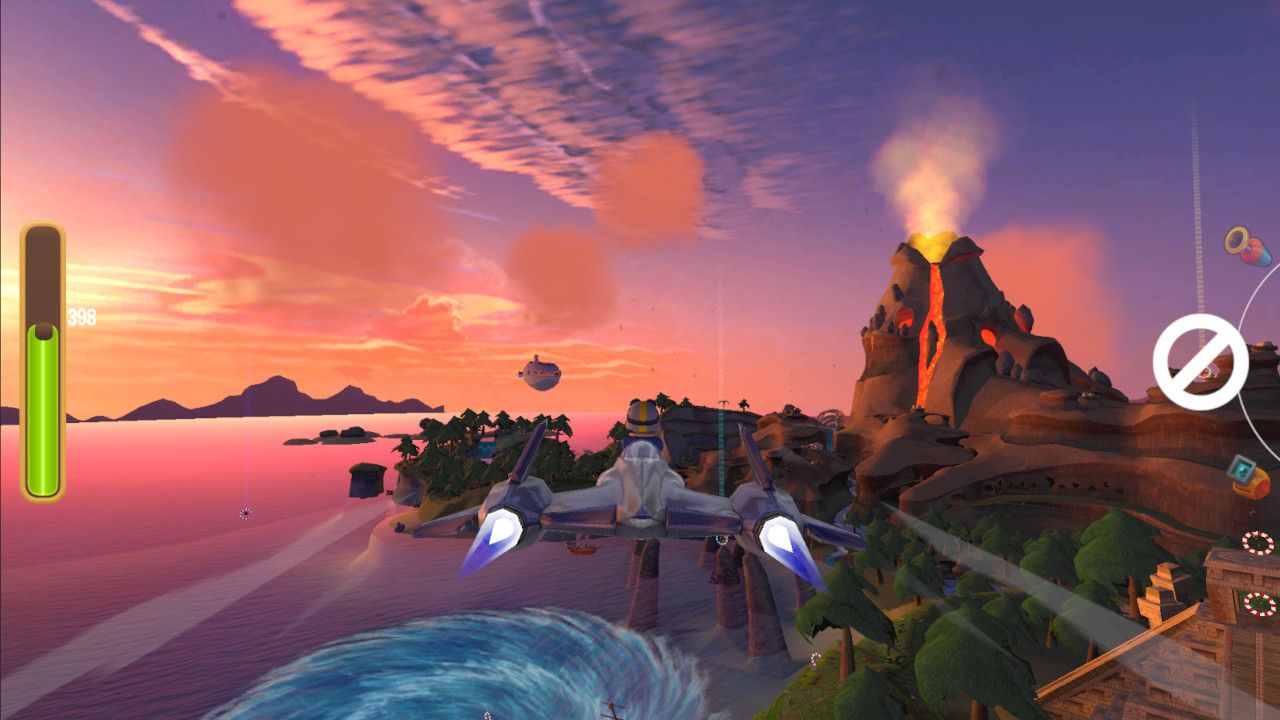Click the boat near the shoreline

[x=580, y=547]
